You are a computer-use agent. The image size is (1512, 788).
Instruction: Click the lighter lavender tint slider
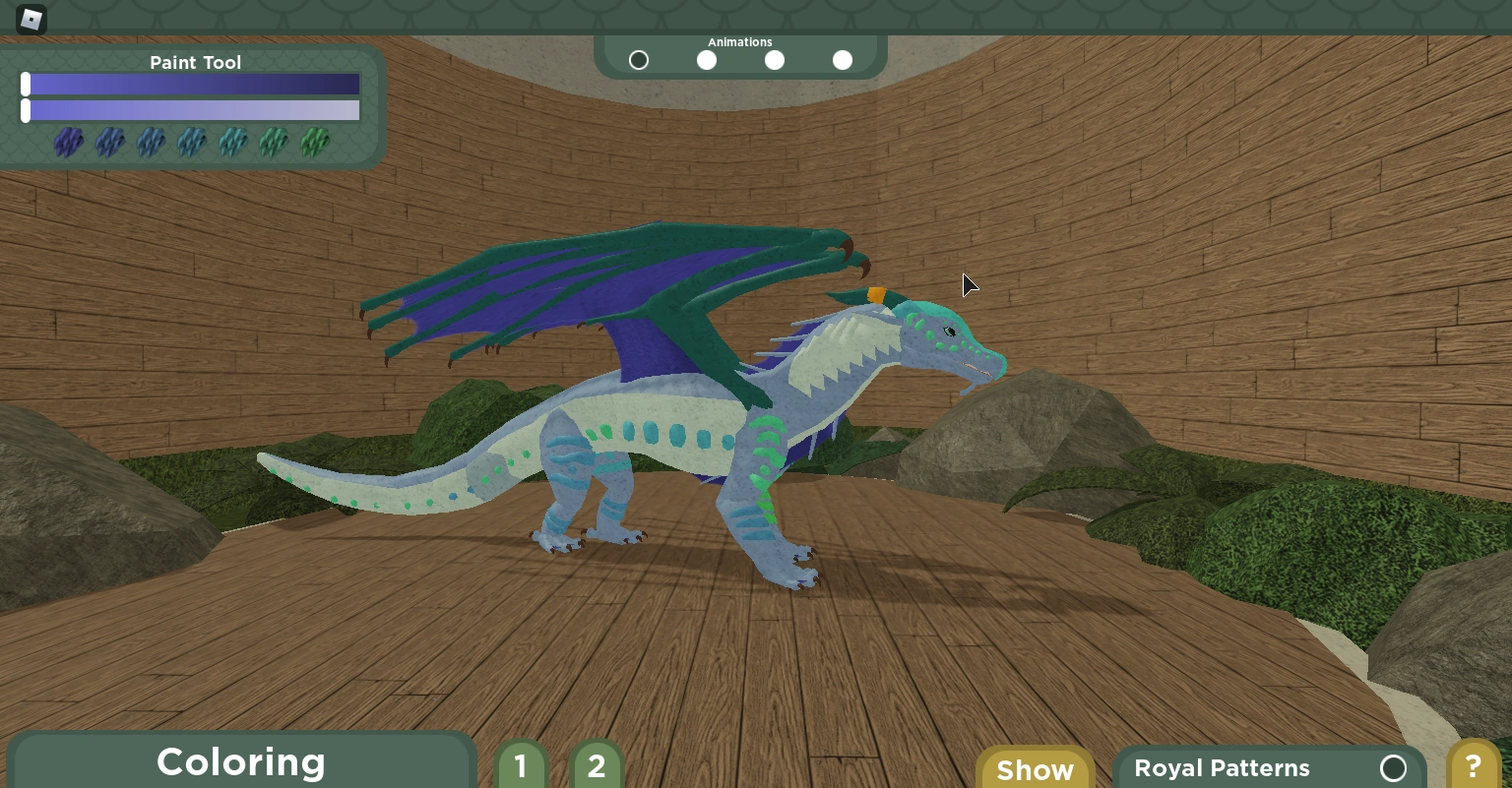pyautogui.click(x=192, y=110)
